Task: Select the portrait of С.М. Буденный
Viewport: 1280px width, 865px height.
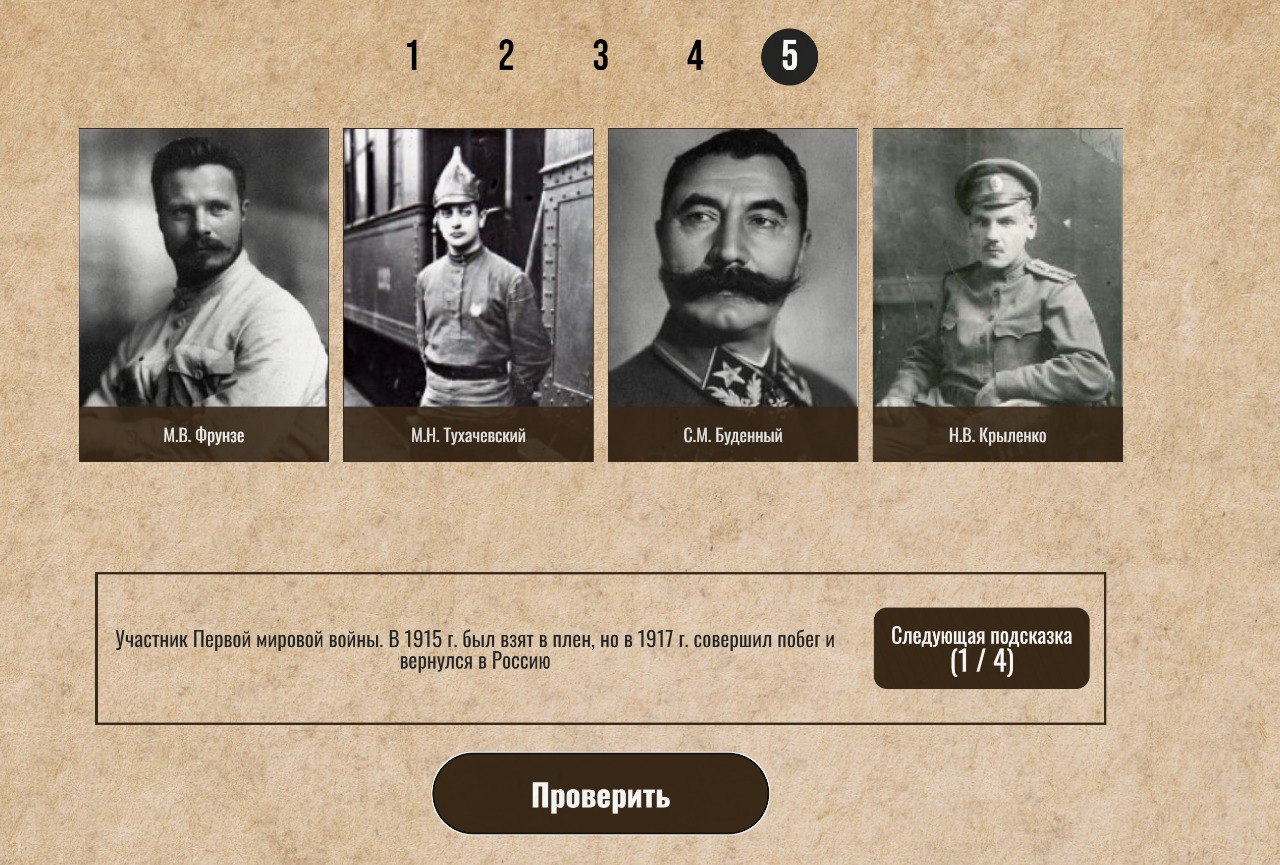Action: click(x=731, y=280)
